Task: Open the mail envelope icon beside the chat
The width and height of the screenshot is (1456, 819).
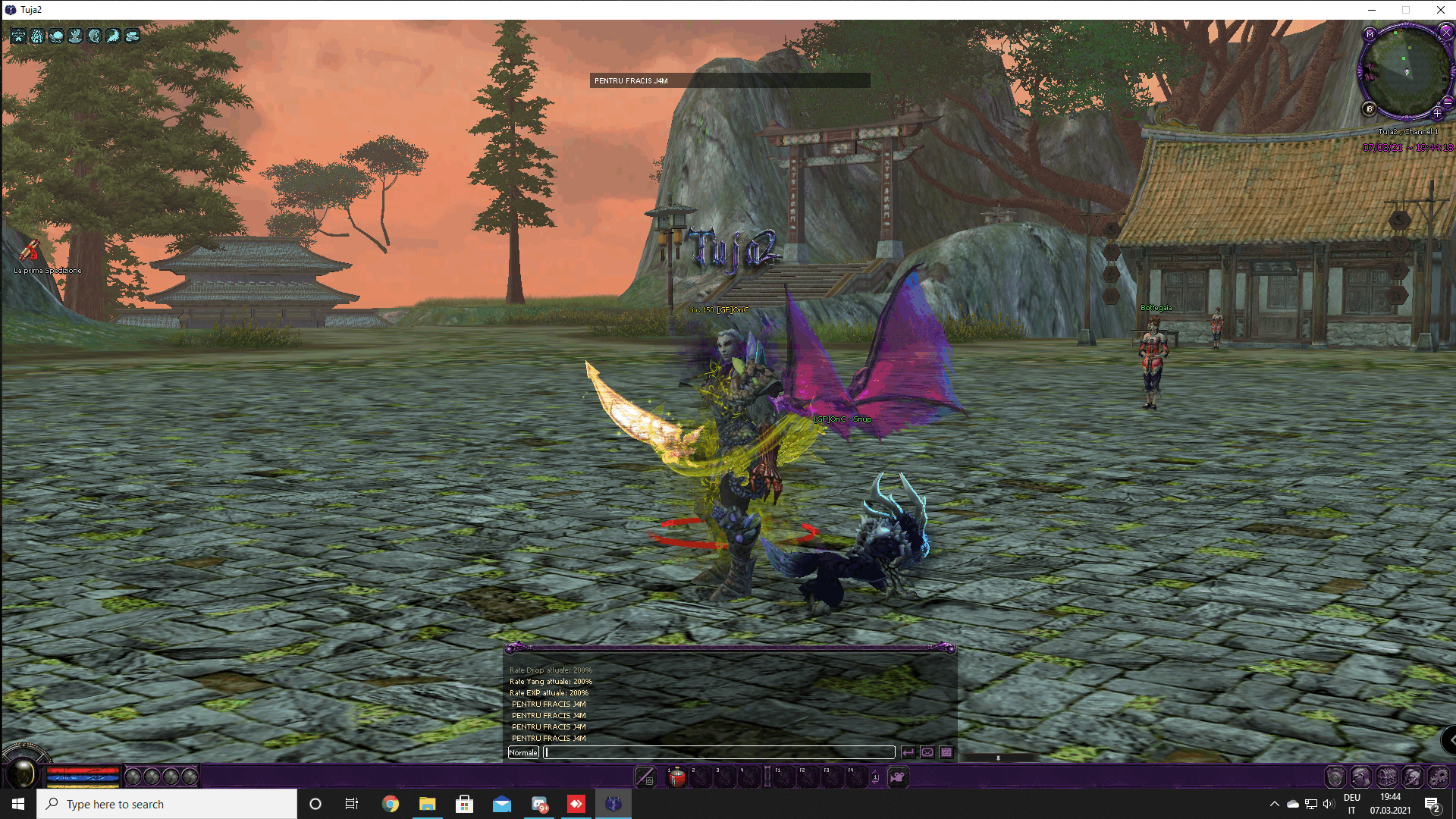Action: point(928,752)
